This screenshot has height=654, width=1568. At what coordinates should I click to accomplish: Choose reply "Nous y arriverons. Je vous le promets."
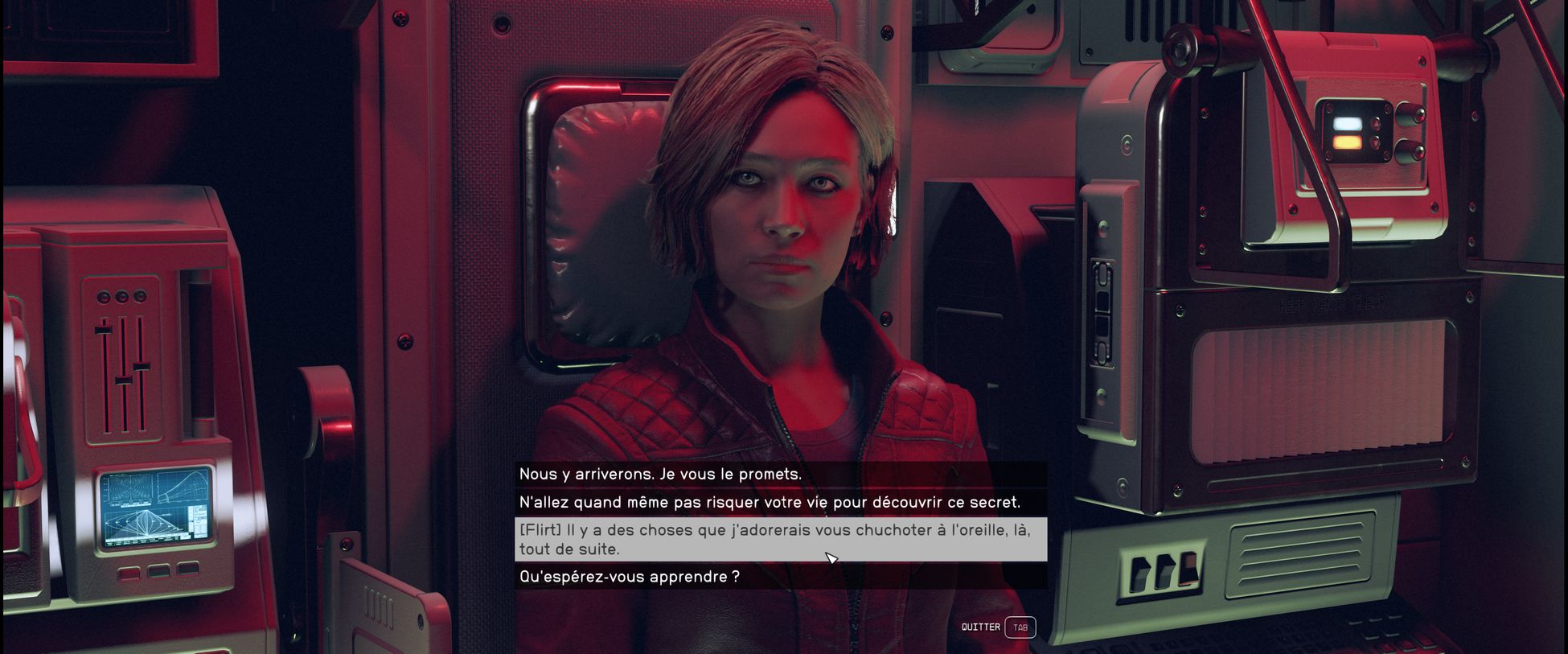[660, 475]
